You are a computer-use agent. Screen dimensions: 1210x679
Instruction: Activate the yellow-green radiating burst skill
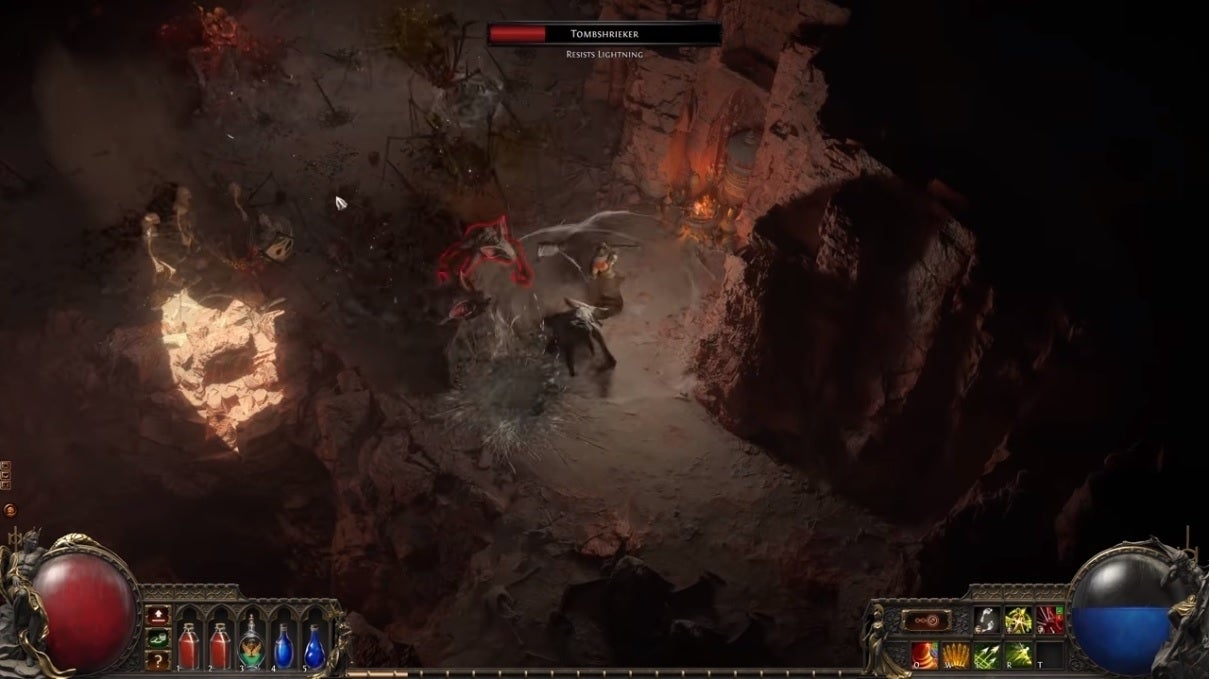tap(1018, 621)
